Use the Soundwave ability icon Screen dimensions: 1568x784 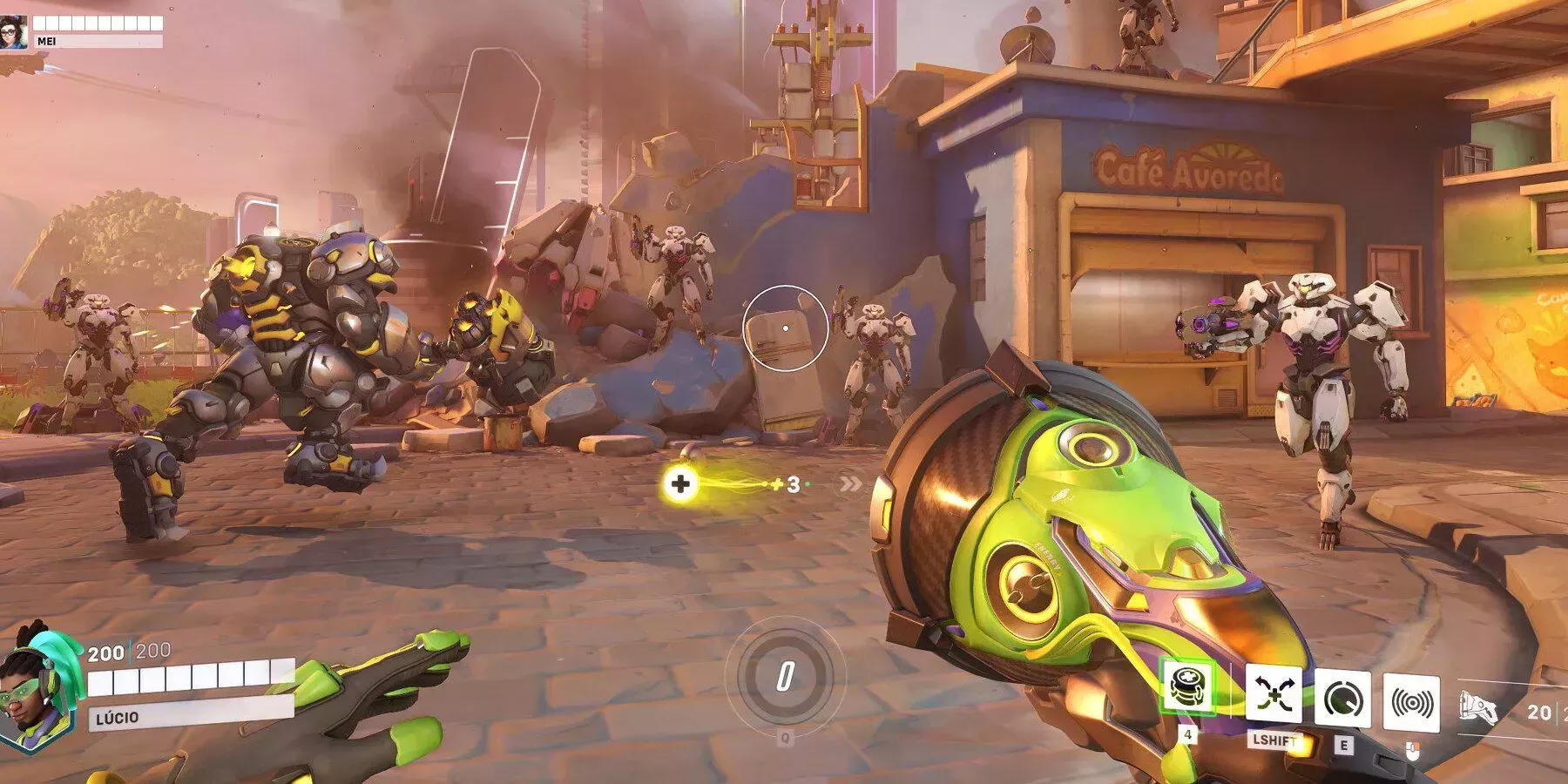pyautogui.click(x=1410, y=701)
